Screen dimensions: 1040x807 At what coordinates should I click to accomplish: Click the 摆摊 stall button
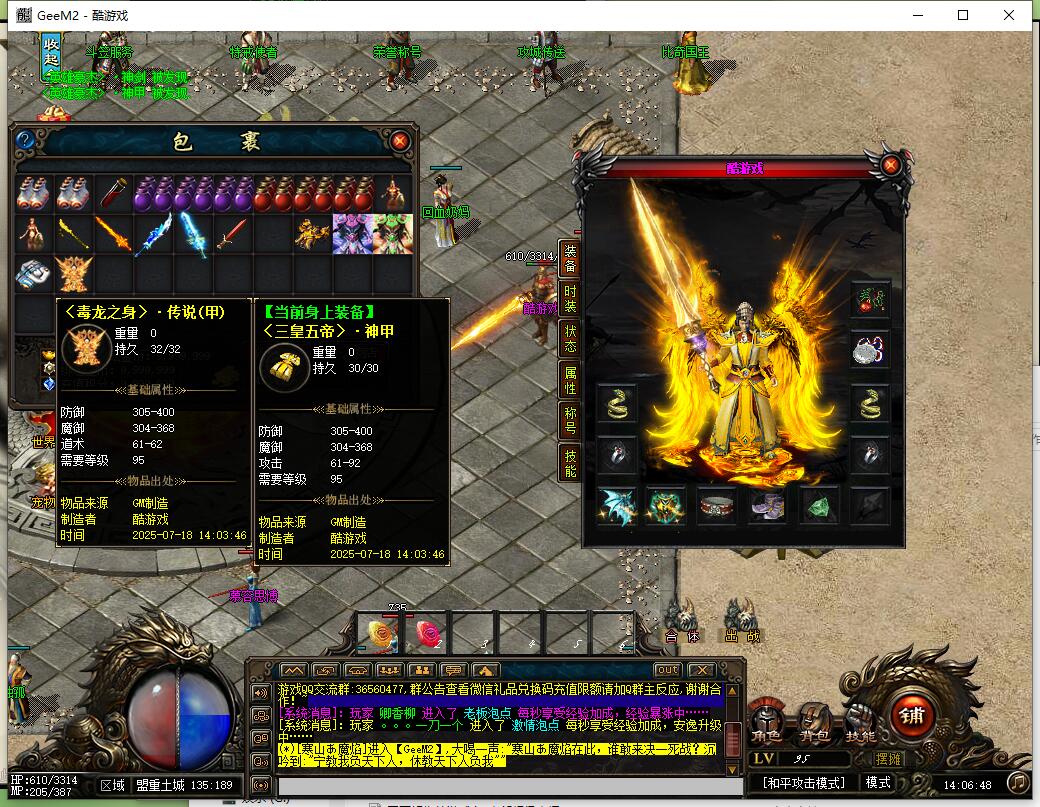pos(888,759)
